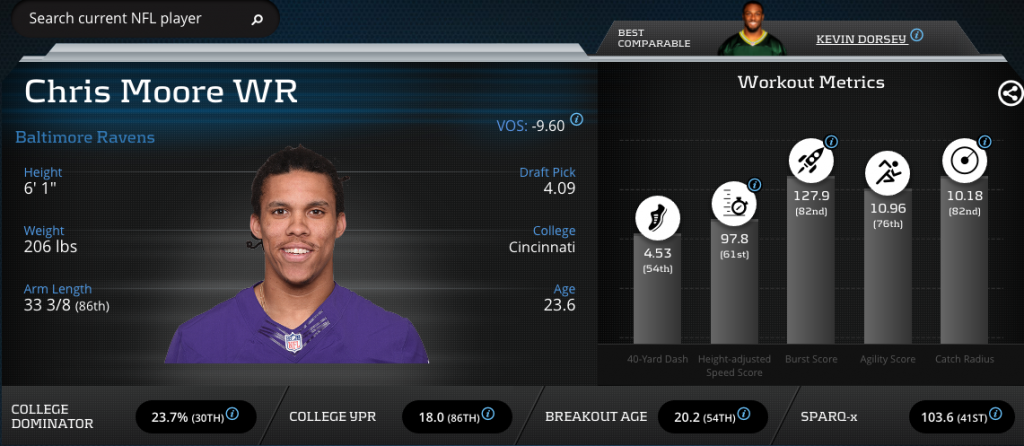The image size is (1024, 446).
Task: Open the info icon above Burst Score
Action: point(831,141)
